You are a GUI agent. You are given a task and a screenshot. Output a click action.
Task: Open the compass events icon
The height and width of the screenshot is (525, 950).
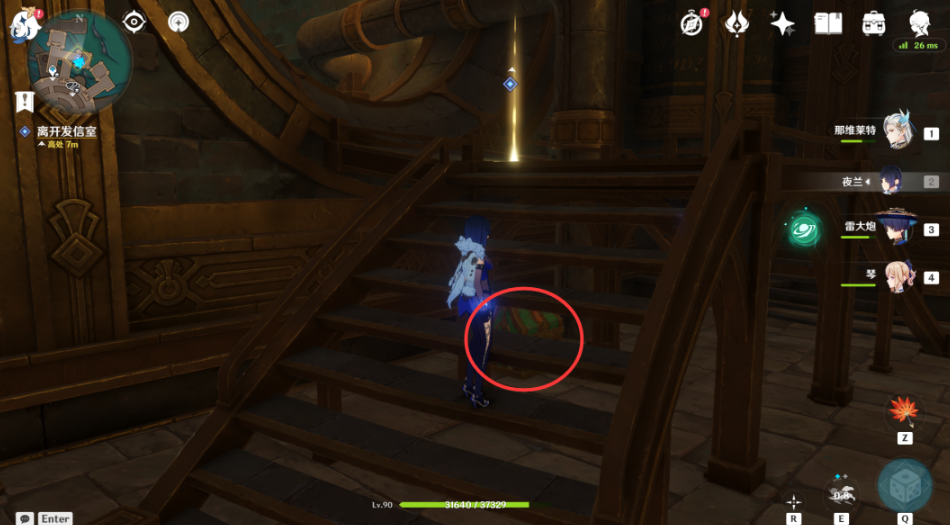691,23
